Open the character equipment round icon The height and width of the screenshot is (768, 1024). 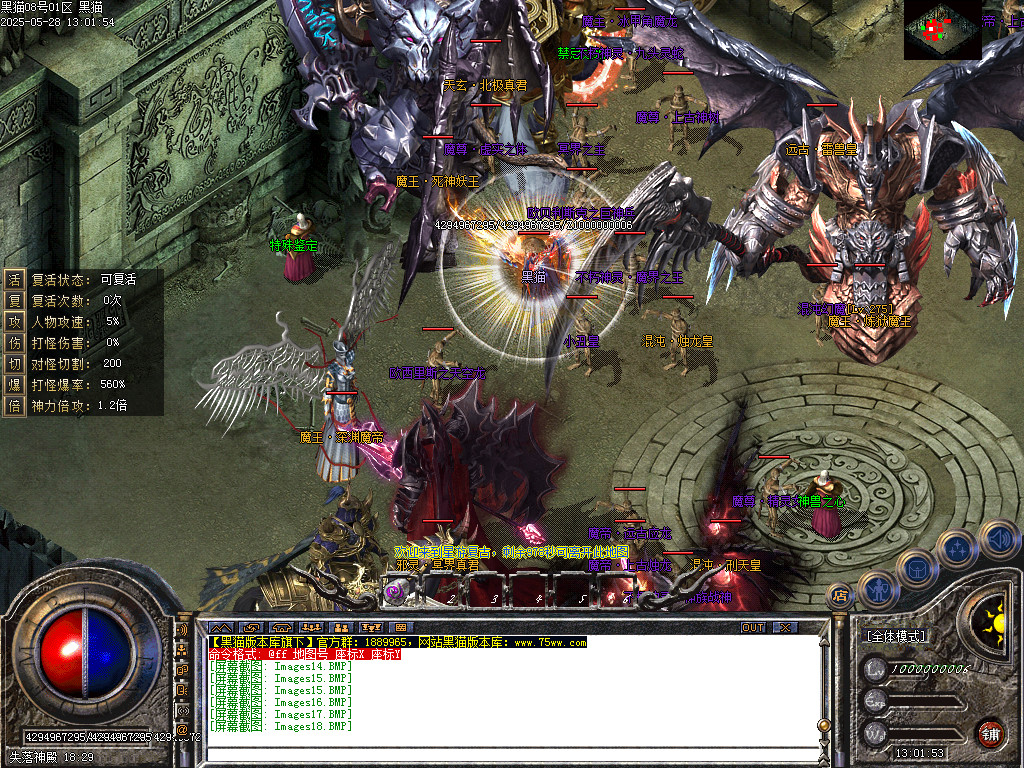point(878,590)
